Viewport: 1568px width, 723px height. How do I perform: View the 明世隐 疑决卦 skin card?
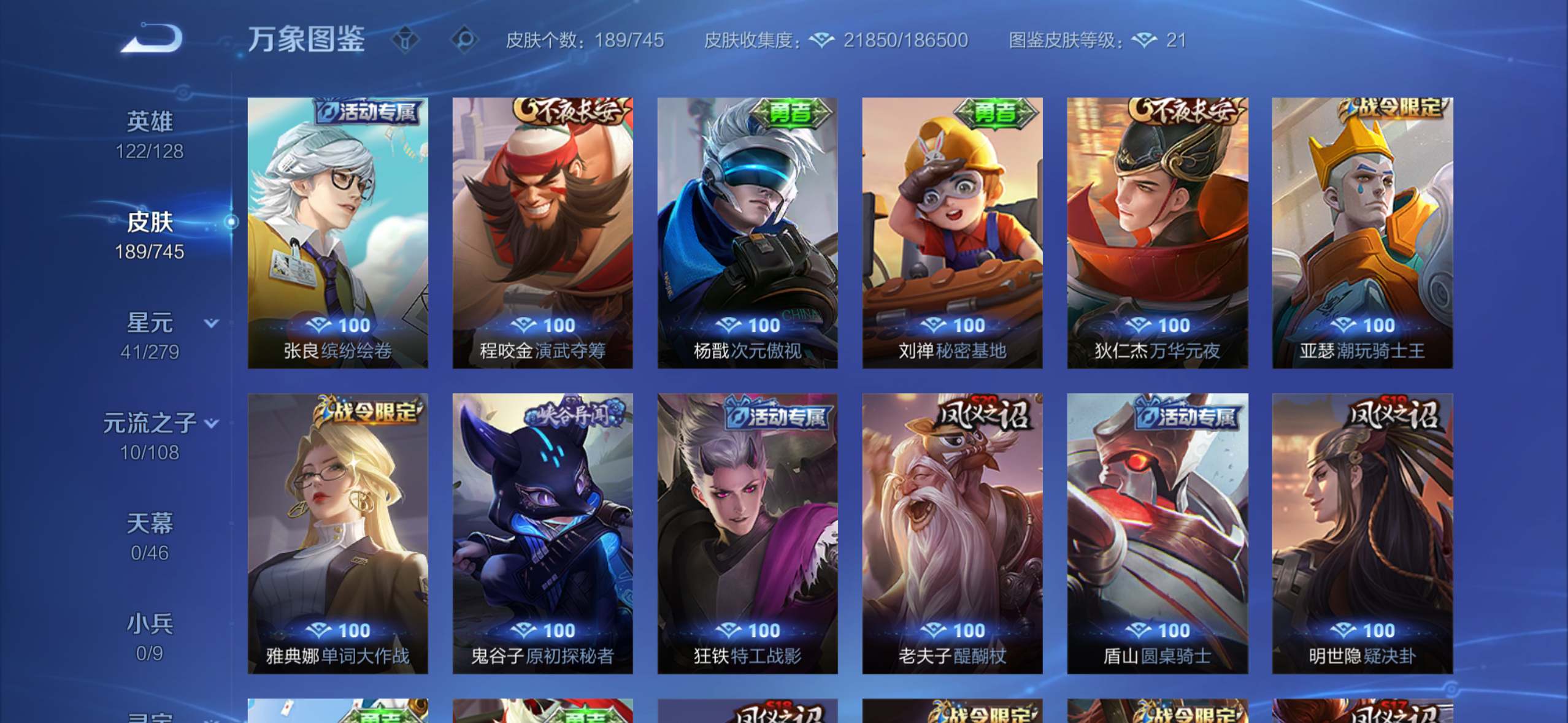click(1362, 534)
